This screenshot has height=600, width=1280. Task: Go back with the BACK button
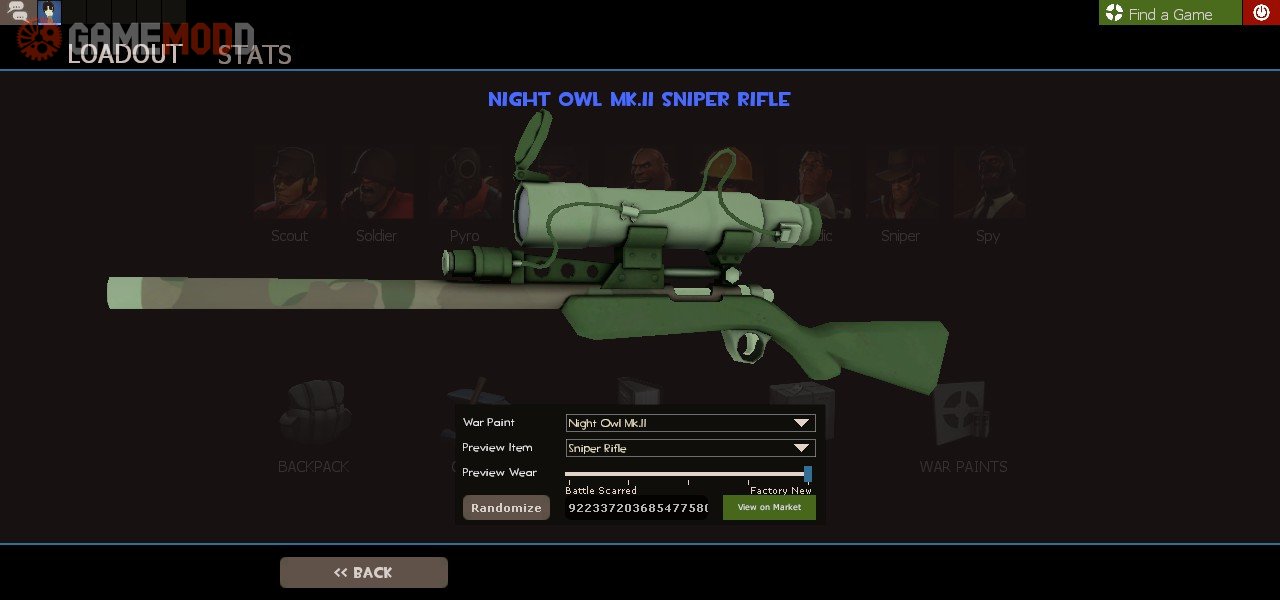[364, 572]
